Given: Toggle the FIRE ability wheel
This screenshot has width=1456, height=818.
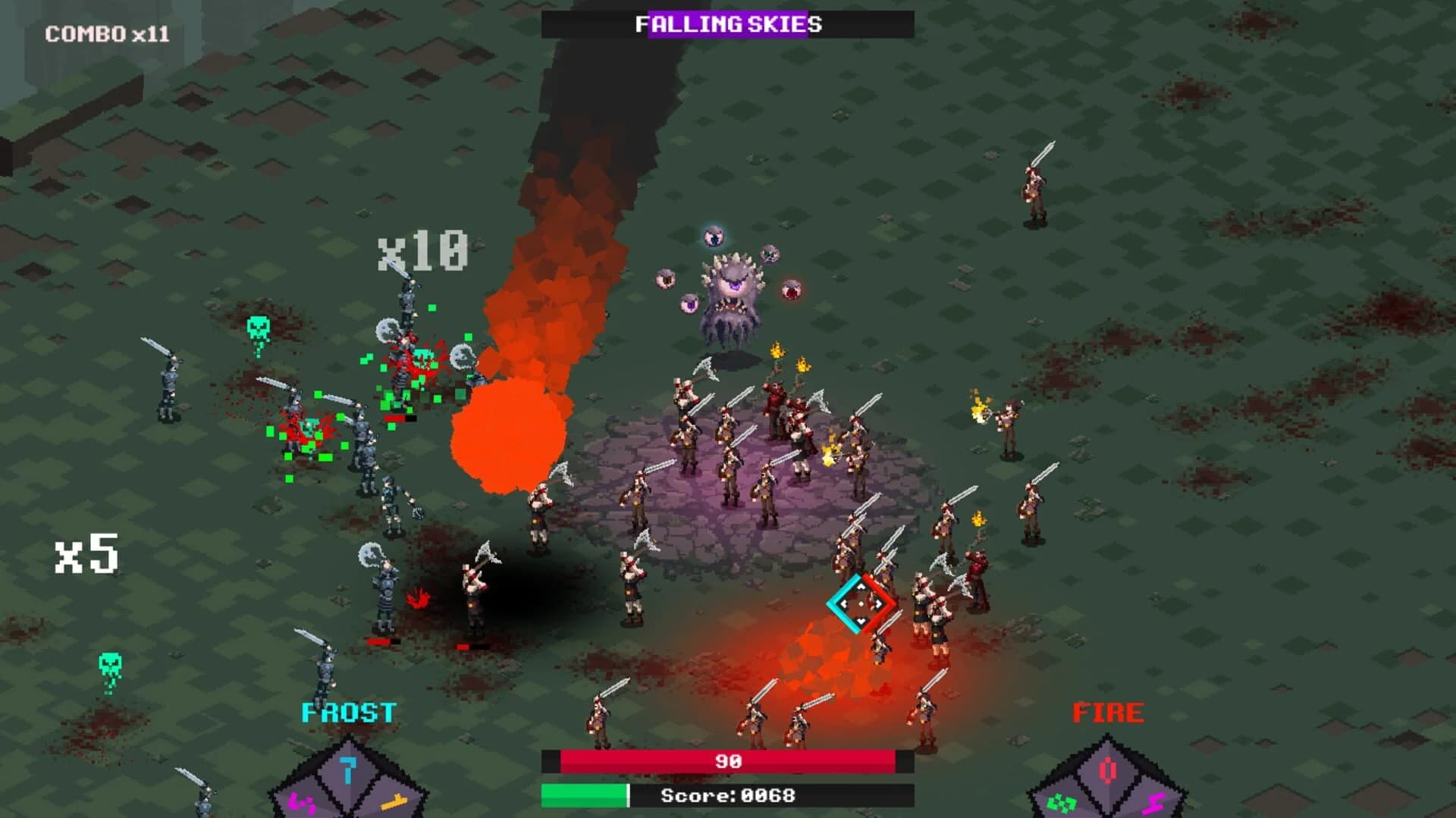Looking at the screenshot, I should [1107, 781].
